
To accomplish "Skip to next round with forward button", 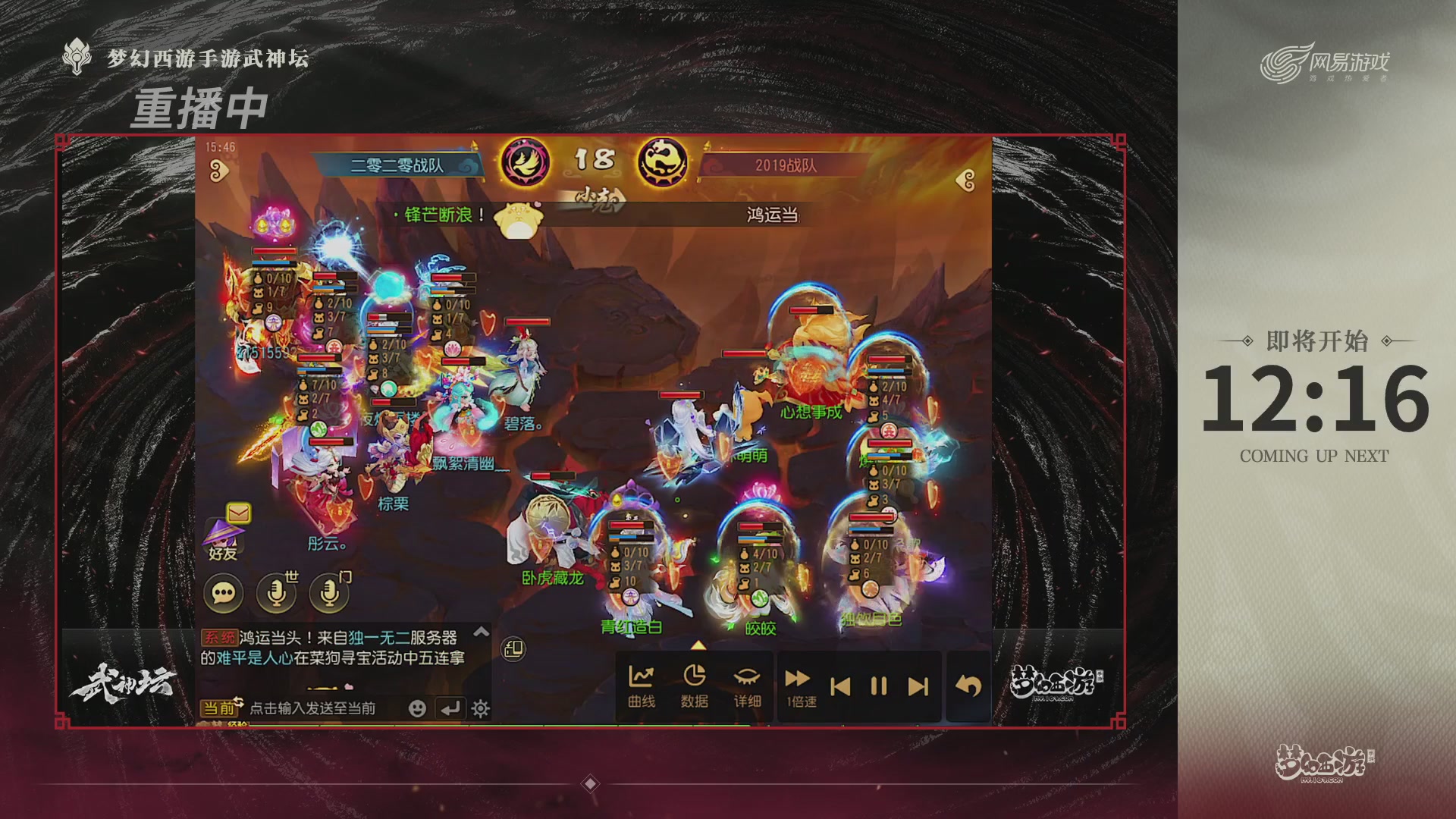I will point(918,685).
